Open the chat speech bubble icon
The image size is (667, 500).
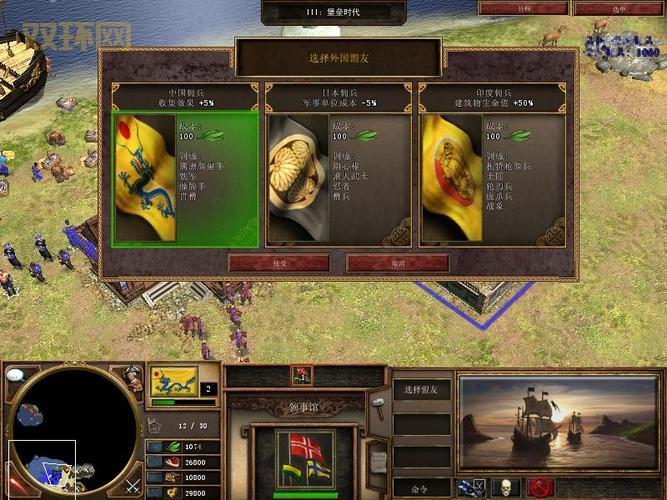click(16, 376)
